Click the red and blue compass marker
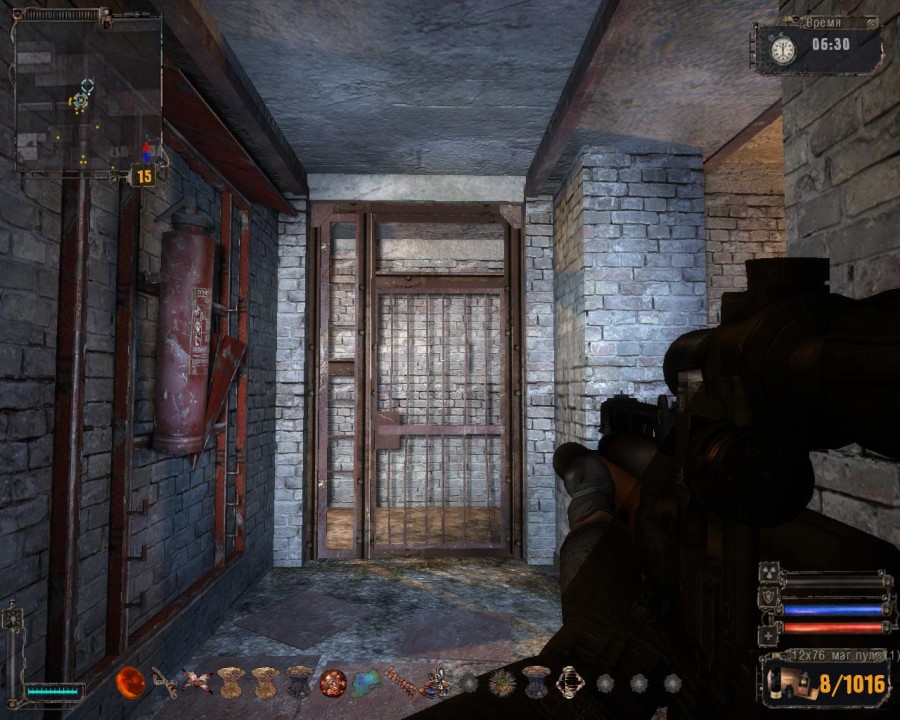This screenshot has height=720, width=900. 148,152
